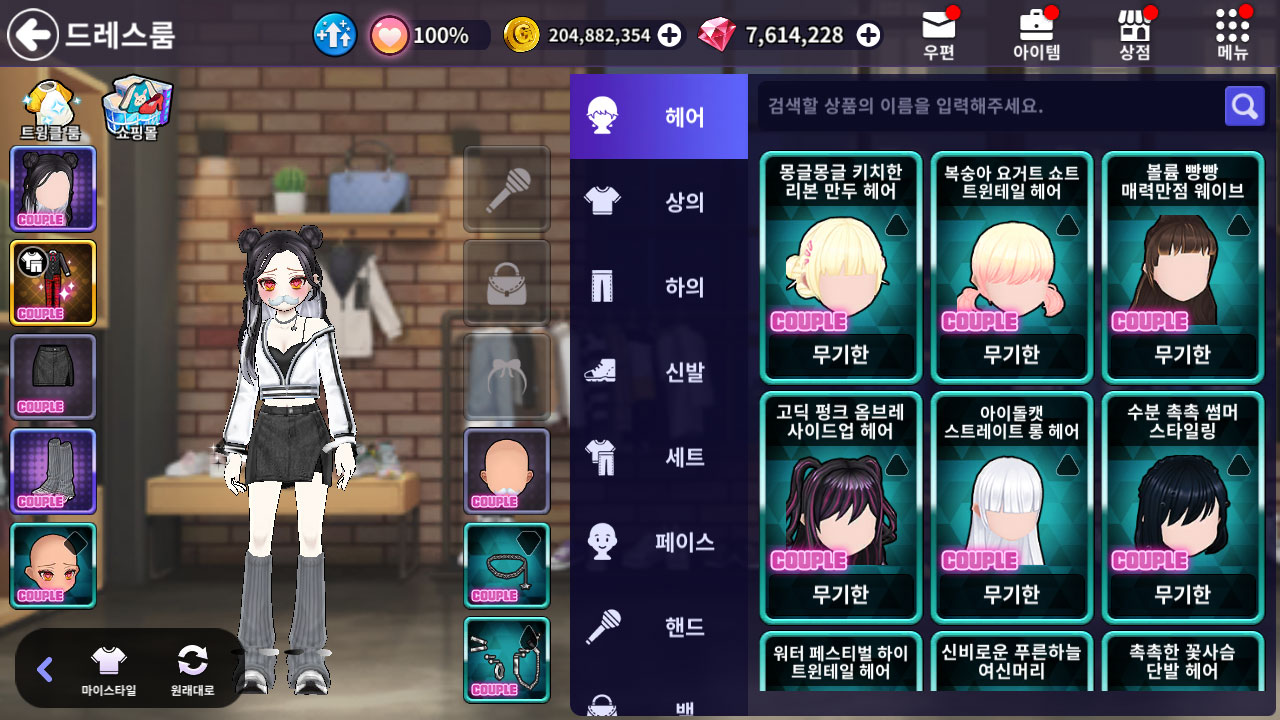1280x720 pixels.
Task: Choose the 세트 outfit set category
Action: [659, 457]
